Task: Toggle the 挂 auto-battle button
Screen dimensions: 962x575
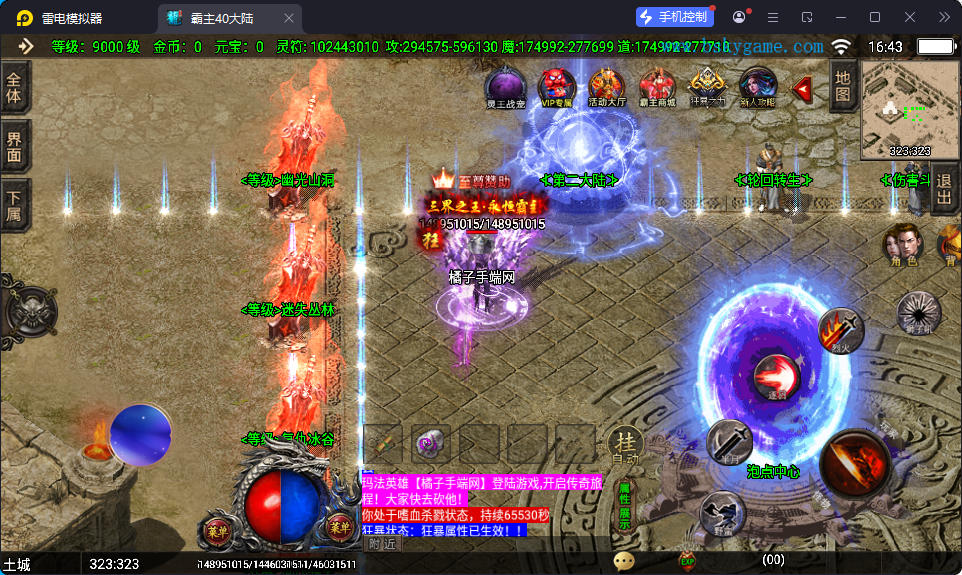Action: (625, 444)
